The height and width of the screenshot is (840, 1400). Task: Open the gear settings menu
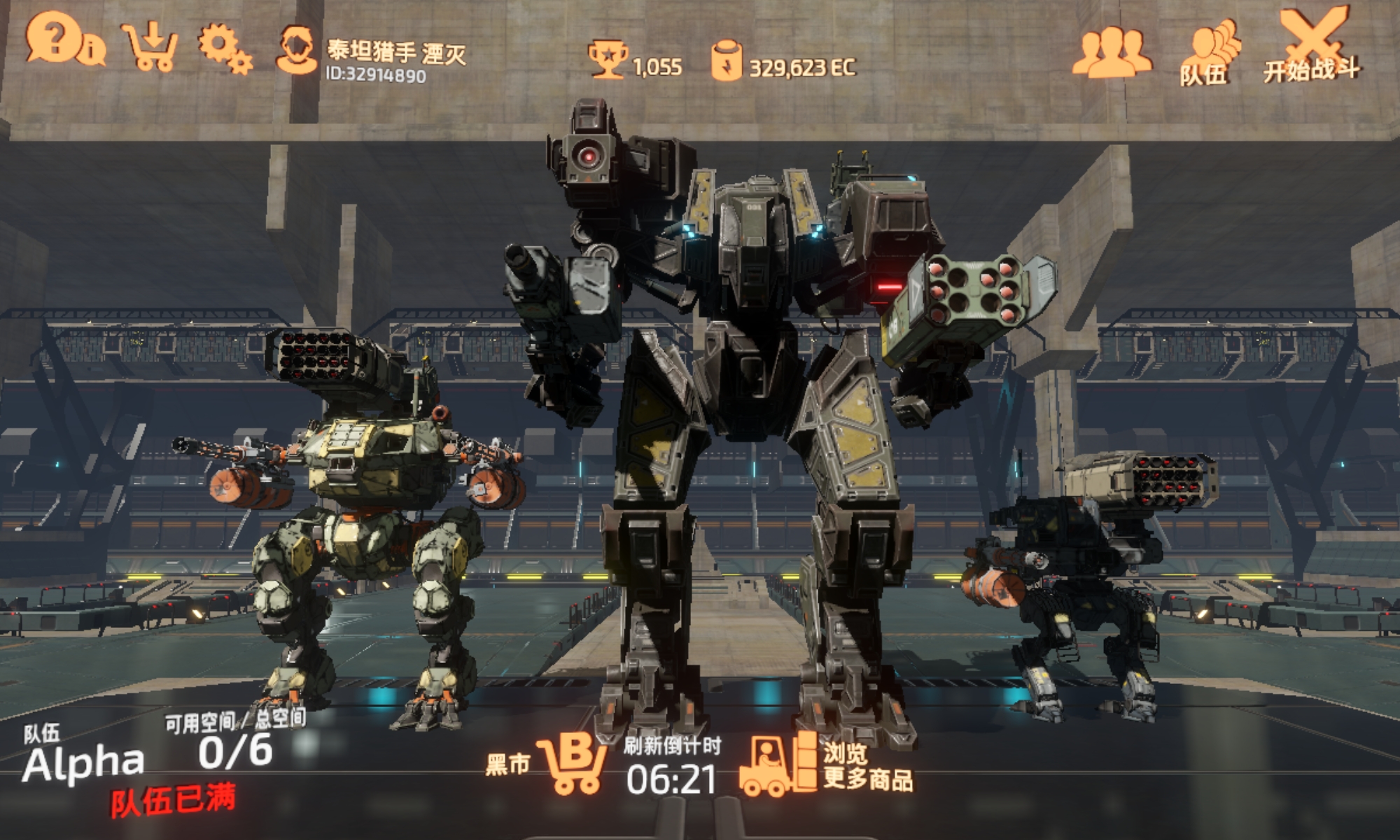(x=224, y=48)
